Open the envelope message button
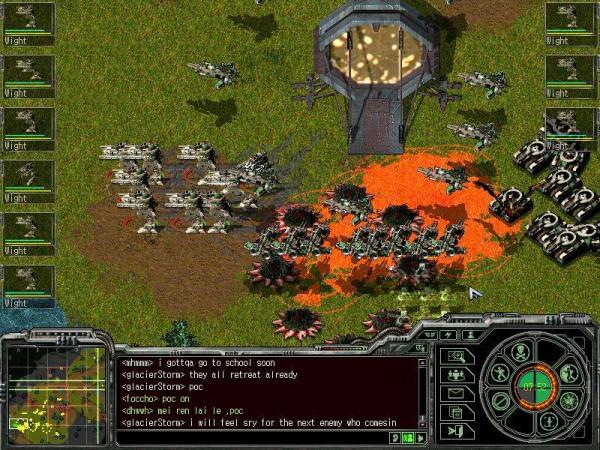 [x=456, y=393]
